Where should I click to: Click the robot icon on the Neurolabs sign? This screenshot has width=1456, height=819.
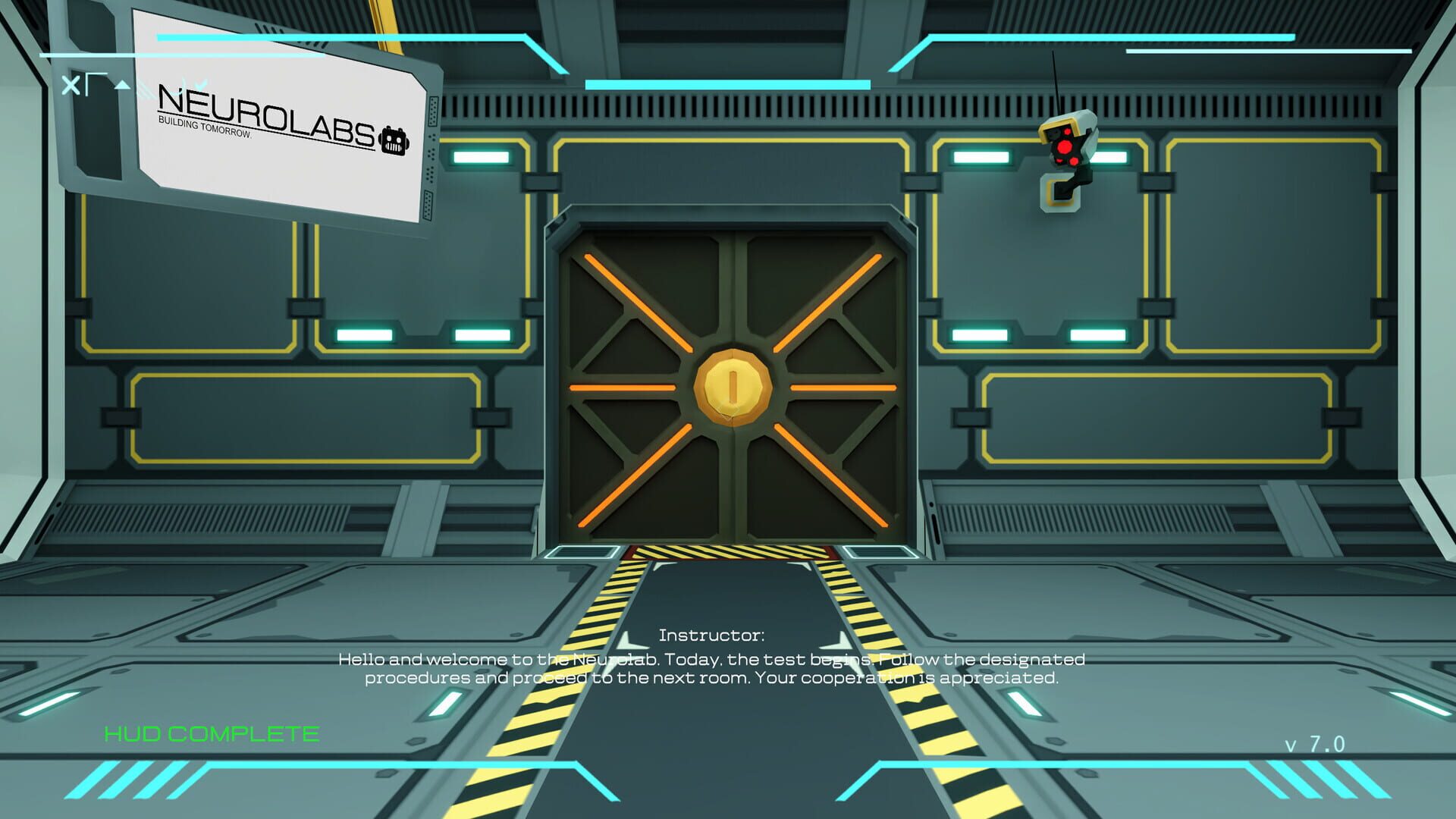pos(394,141)
